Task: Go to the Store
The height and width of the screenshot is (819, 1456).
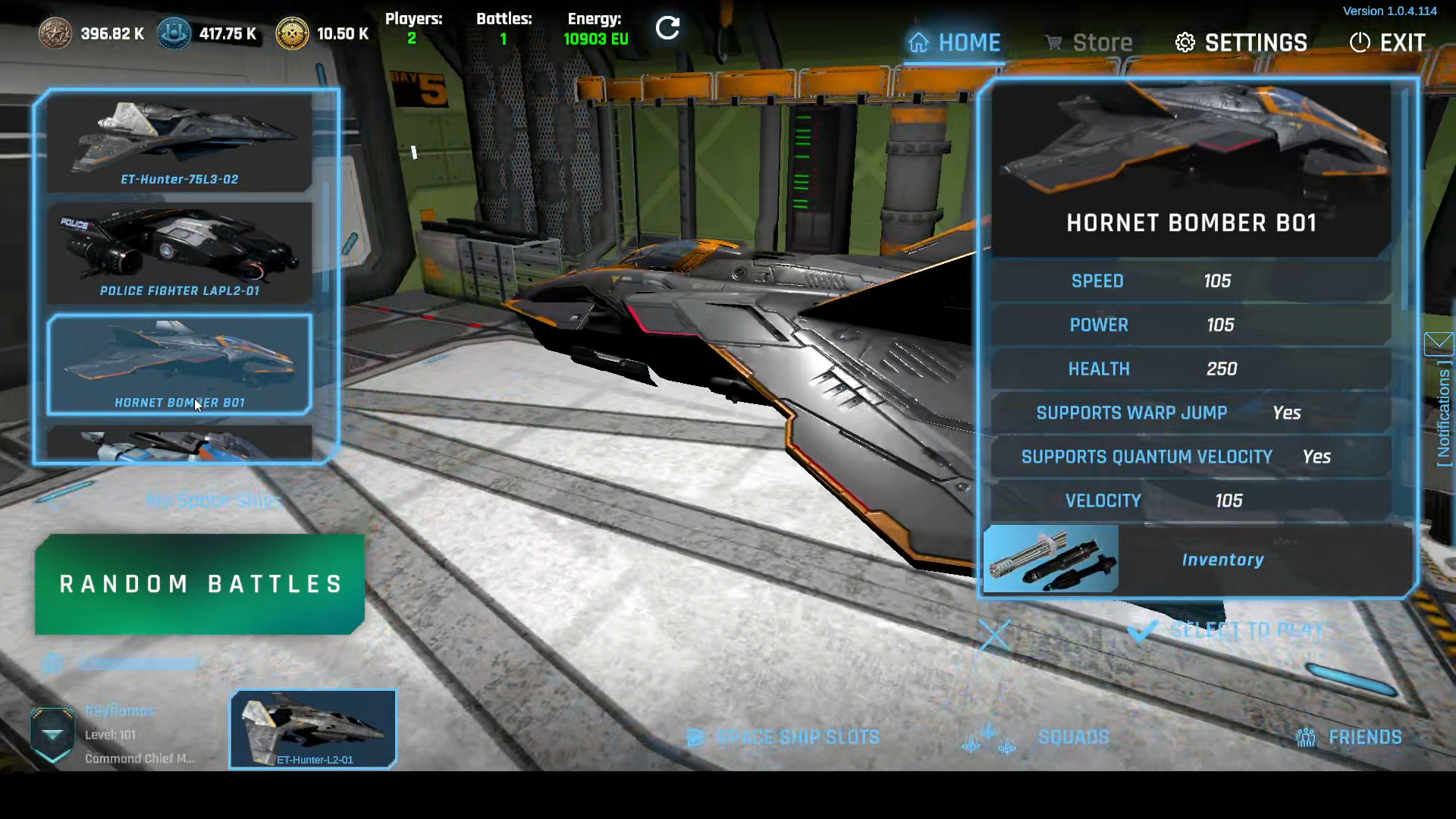Action: point(1088,42)
